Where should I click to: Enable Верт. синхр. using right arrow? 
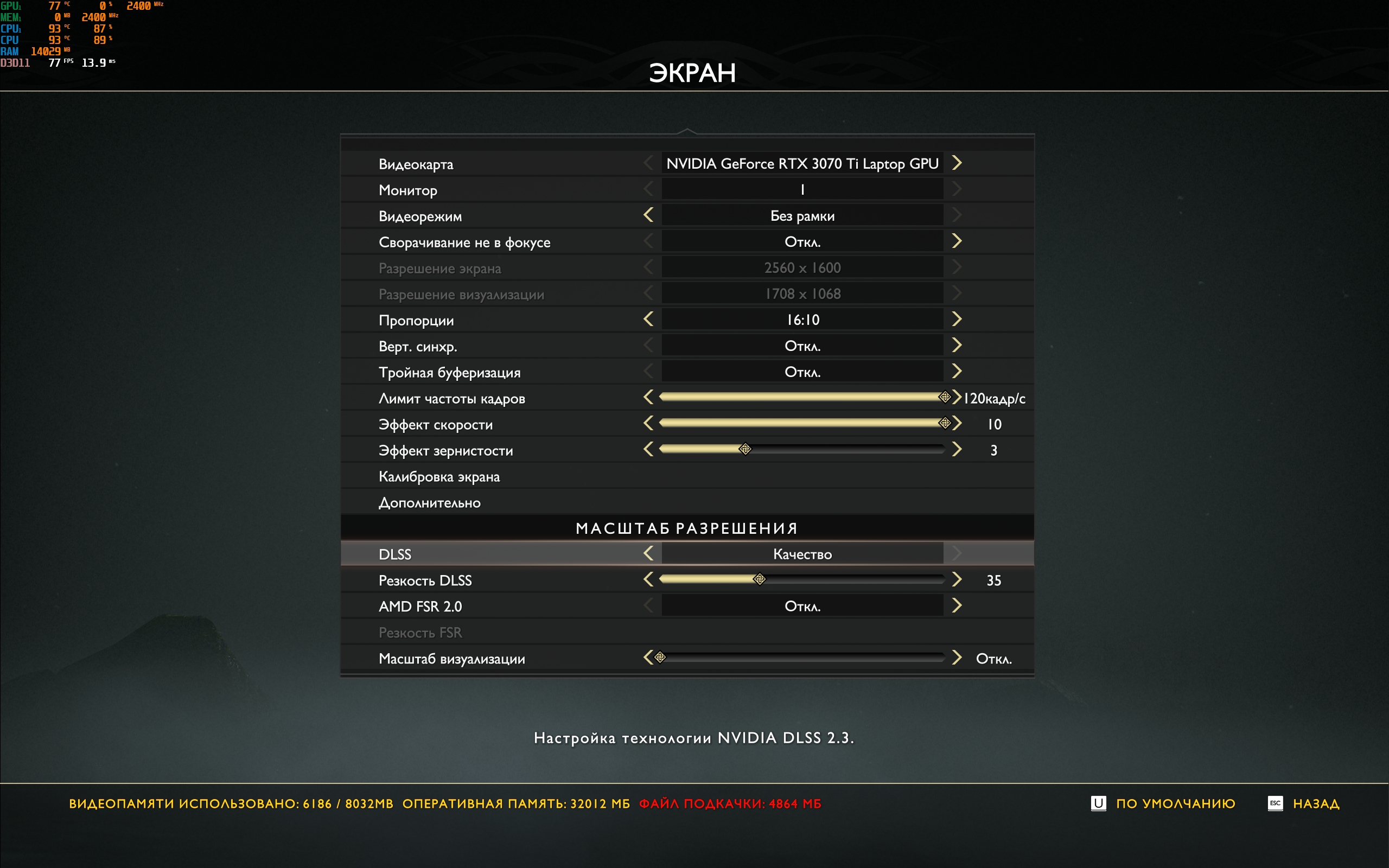coord(956,345)
